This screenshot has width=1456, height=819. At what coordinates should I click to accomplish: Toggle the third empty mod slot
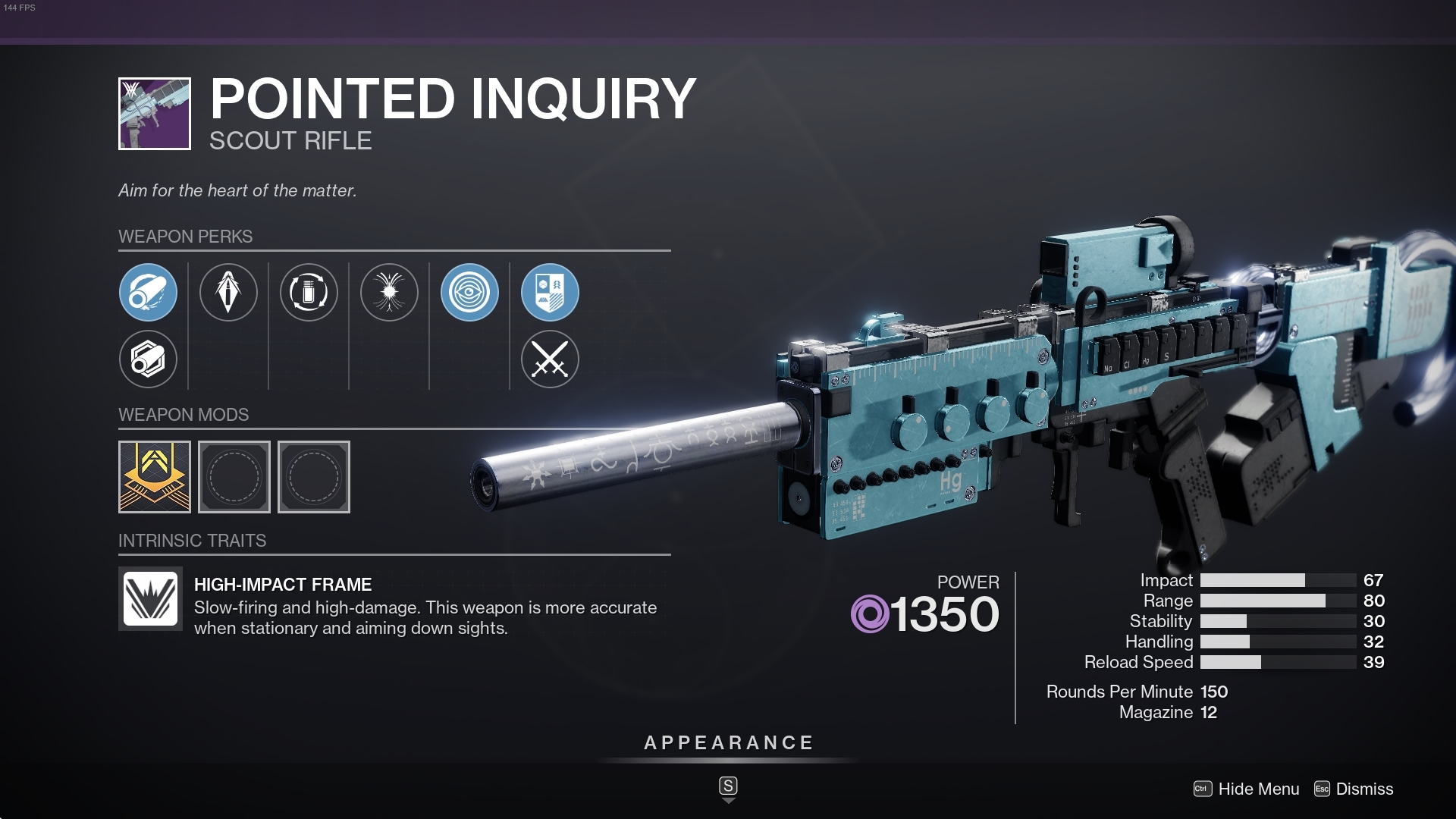[x=314, y=476]
